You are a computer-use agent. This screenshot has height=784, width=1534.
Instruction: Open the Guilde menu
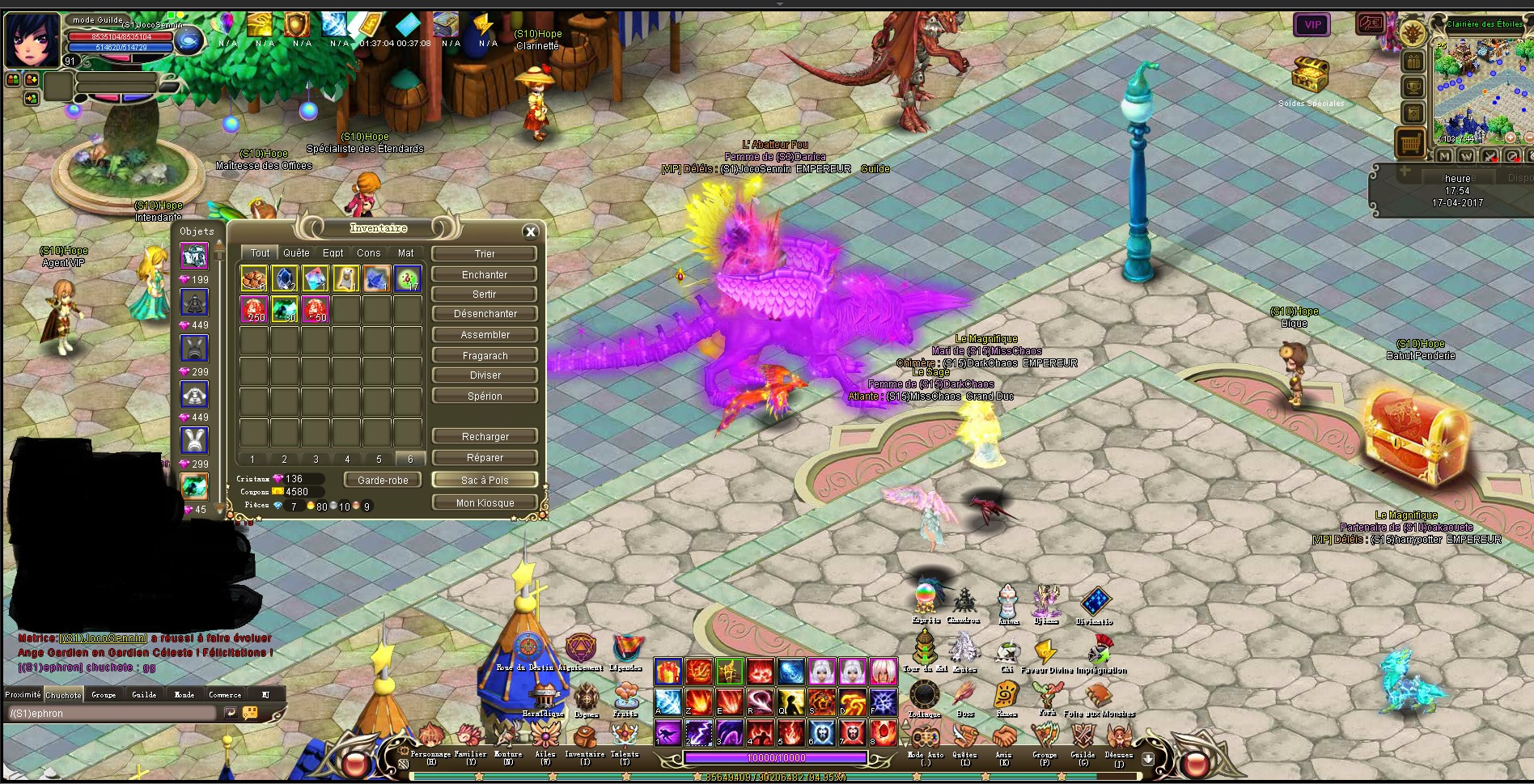click(1083, 740)
